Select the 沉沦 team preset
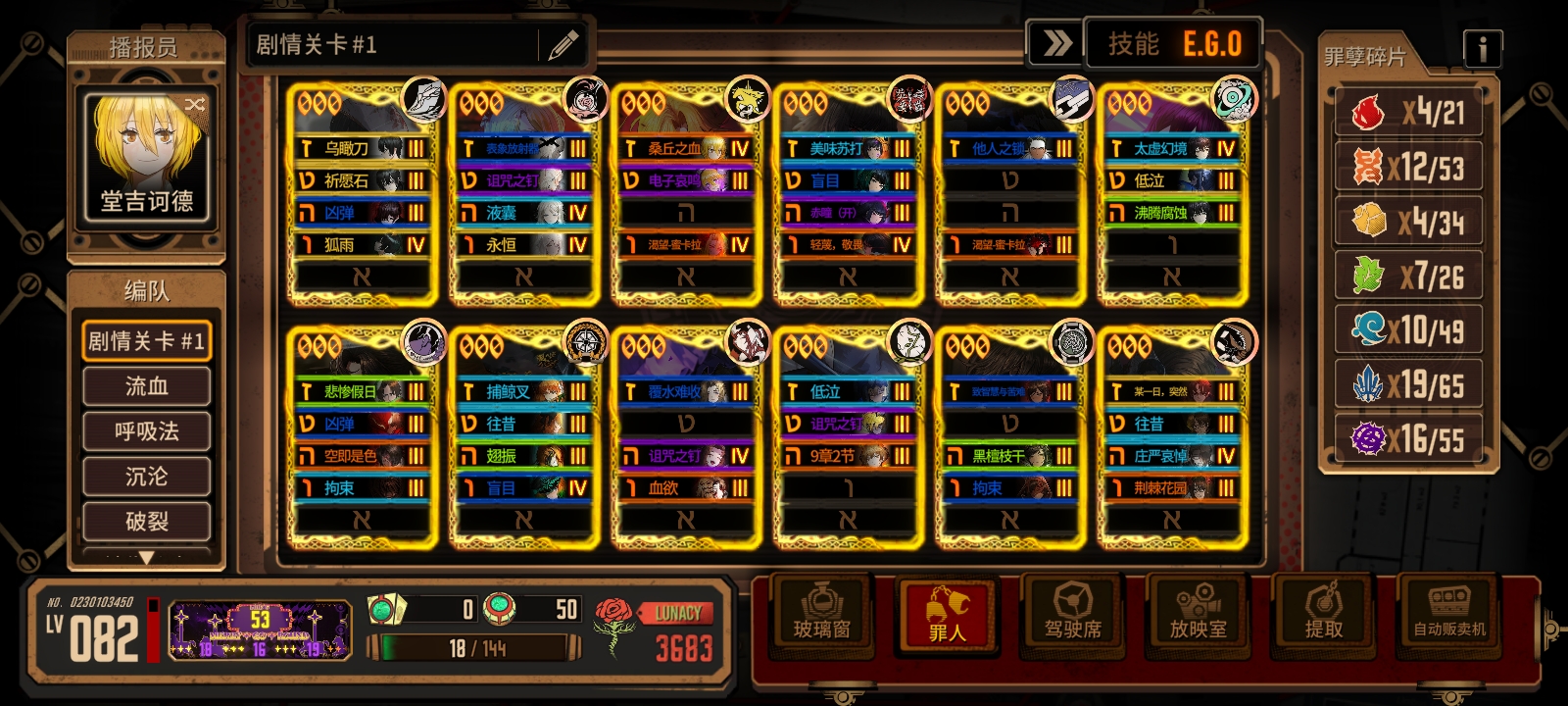This screenshot has width=1568, height=706. click(147, 477)
